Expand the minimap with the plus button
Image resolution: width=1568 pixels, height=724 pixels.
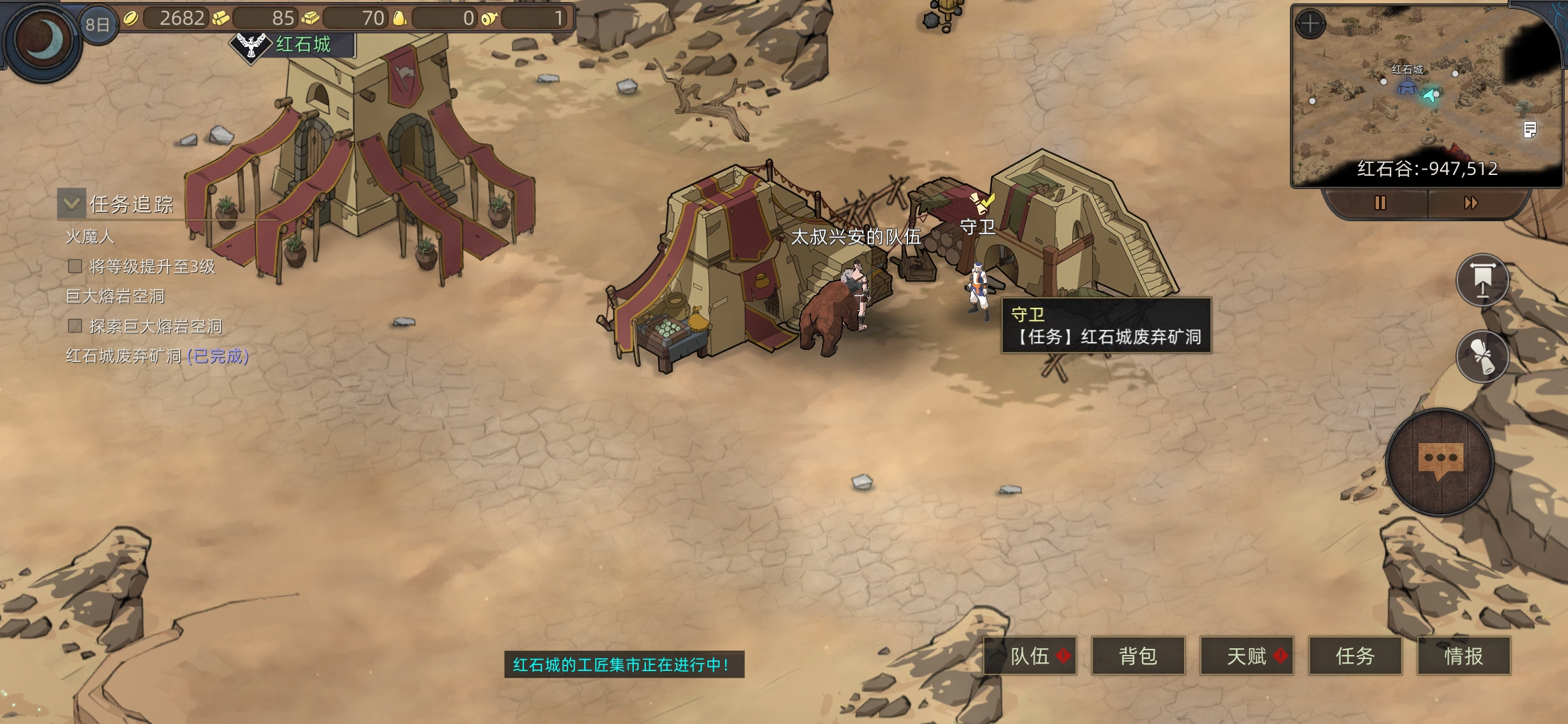point(1309,25)
